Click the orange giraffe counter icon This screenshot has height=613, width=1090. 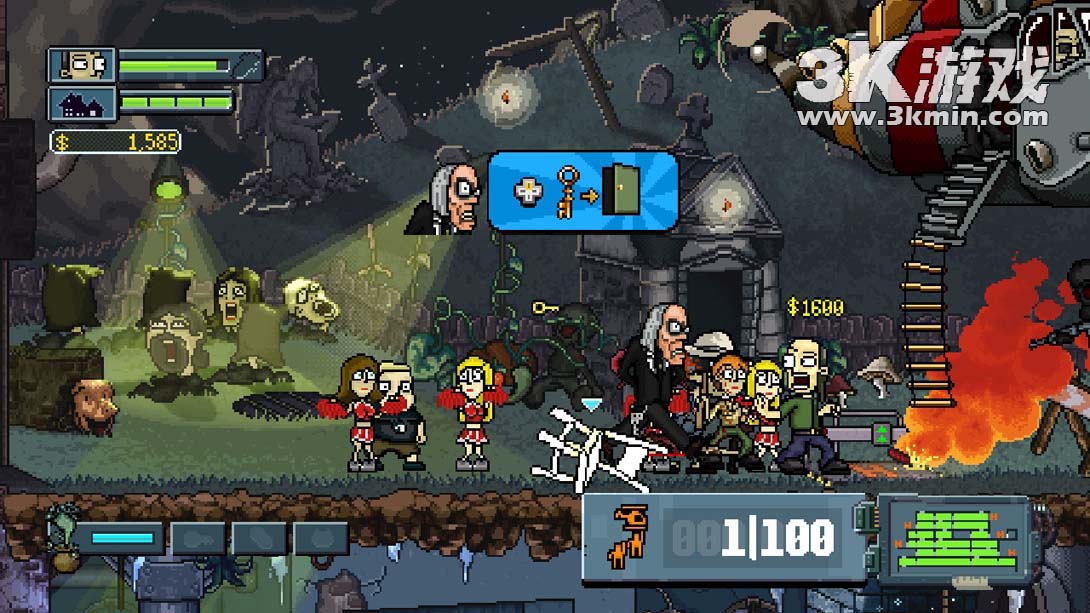[x=629, y=537]
